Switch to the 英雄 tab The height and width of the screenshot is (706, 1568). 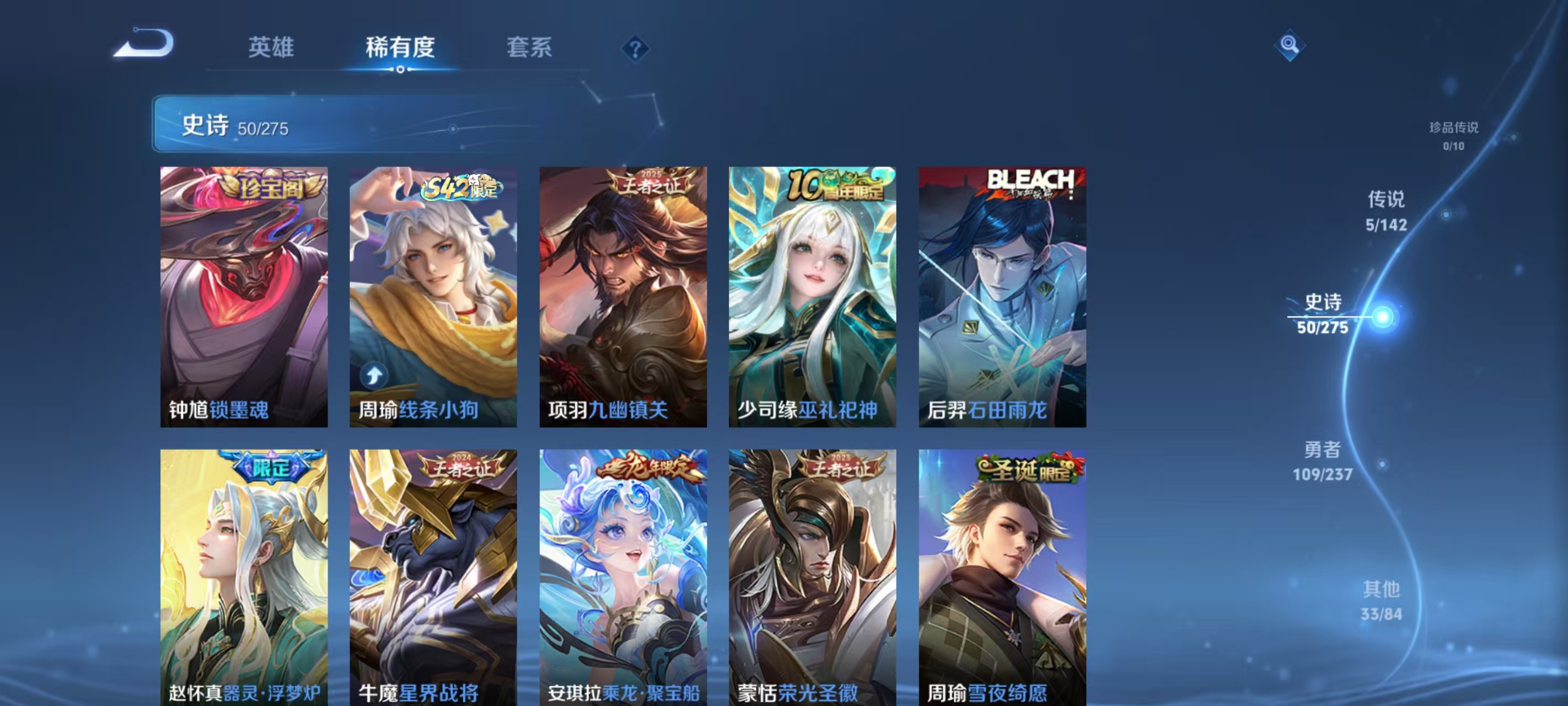click(x=272, y=47)
